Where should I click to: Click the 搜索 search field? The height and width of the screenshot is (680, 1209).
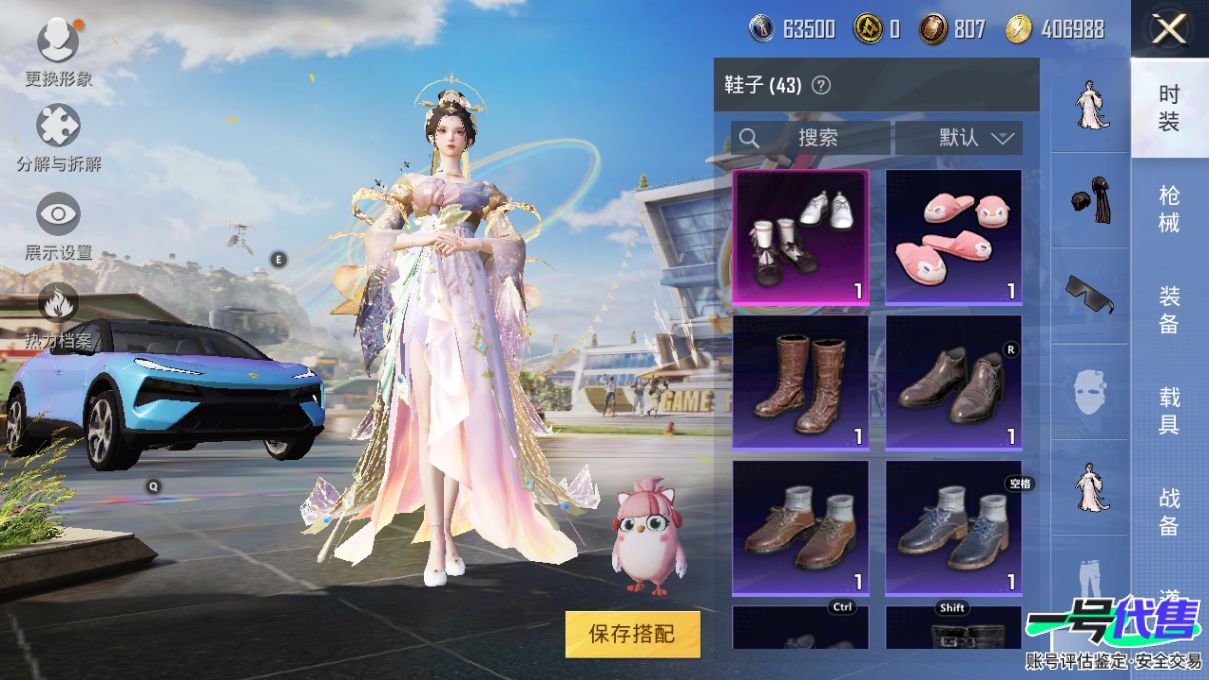pyautogui.click(x=811, y=138)
